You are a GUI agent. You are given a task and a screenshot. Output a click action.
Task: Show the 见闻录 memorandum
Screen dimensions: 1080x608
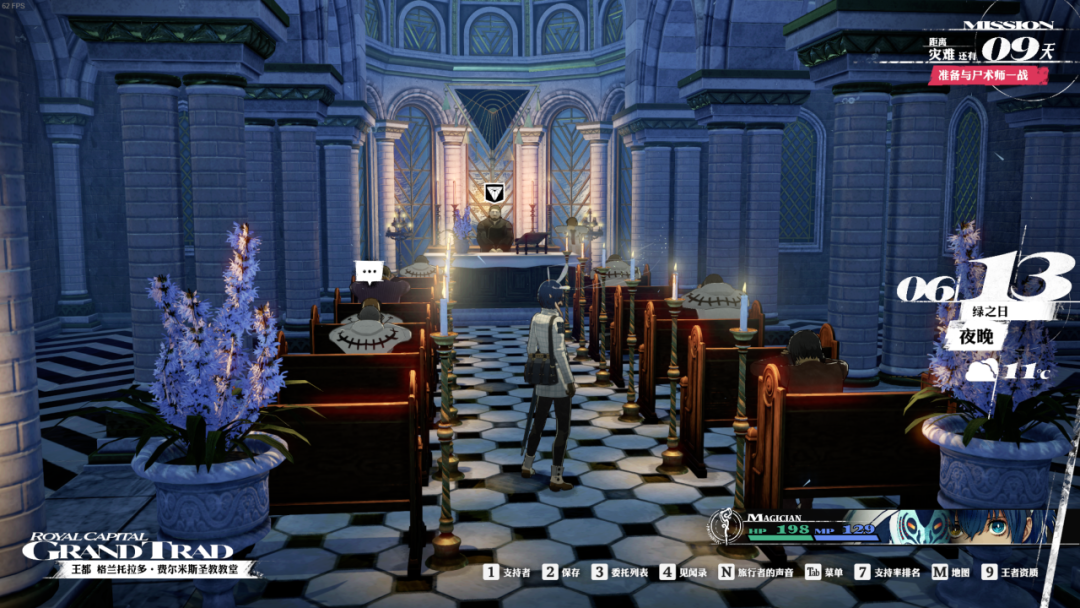[682, 573]
